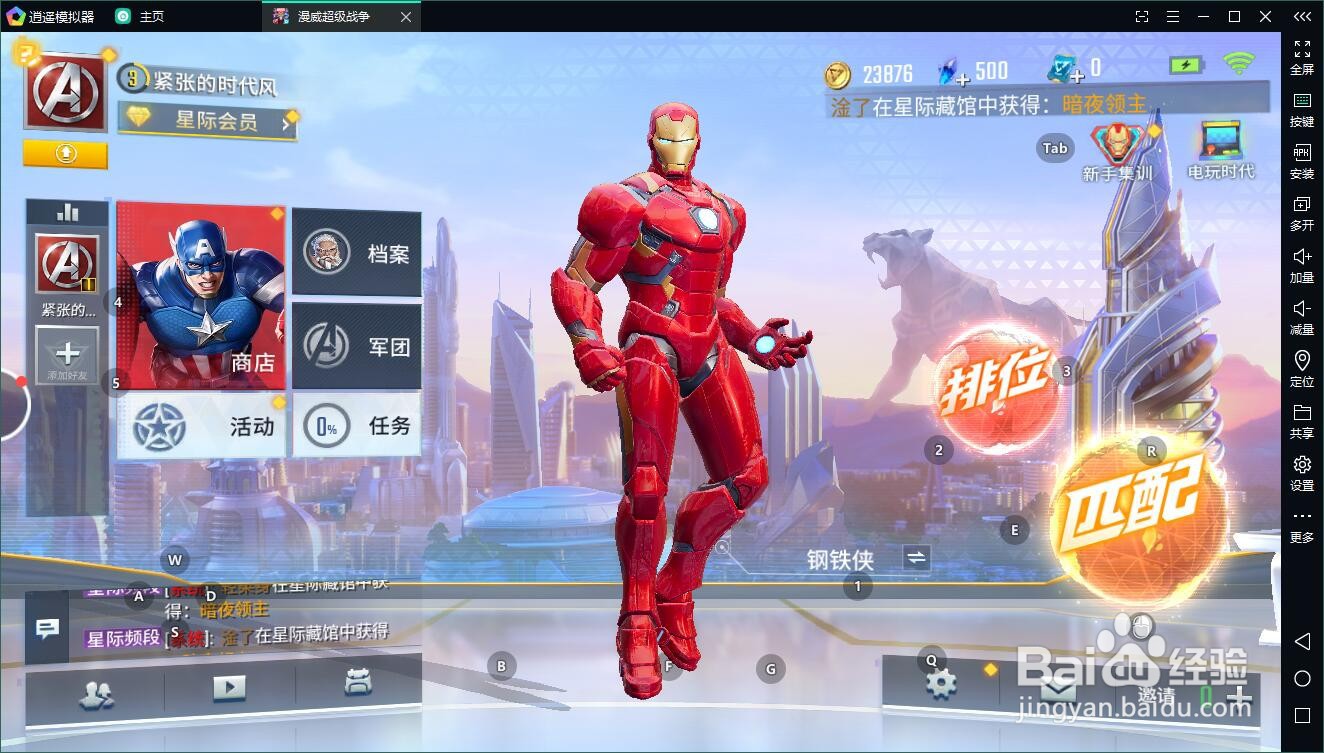Toggle the 按键 keymapping panel

1301,108
